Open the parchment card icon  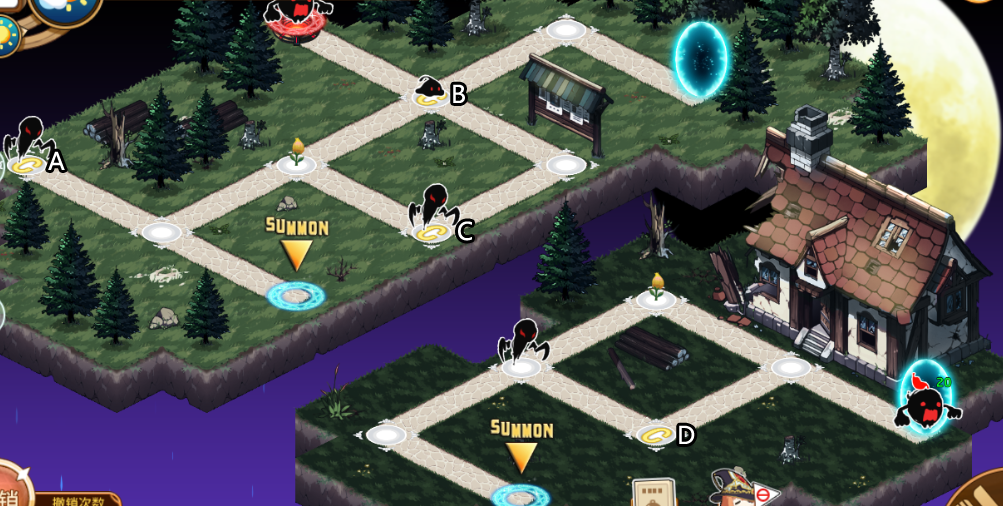tap(654, 493)
